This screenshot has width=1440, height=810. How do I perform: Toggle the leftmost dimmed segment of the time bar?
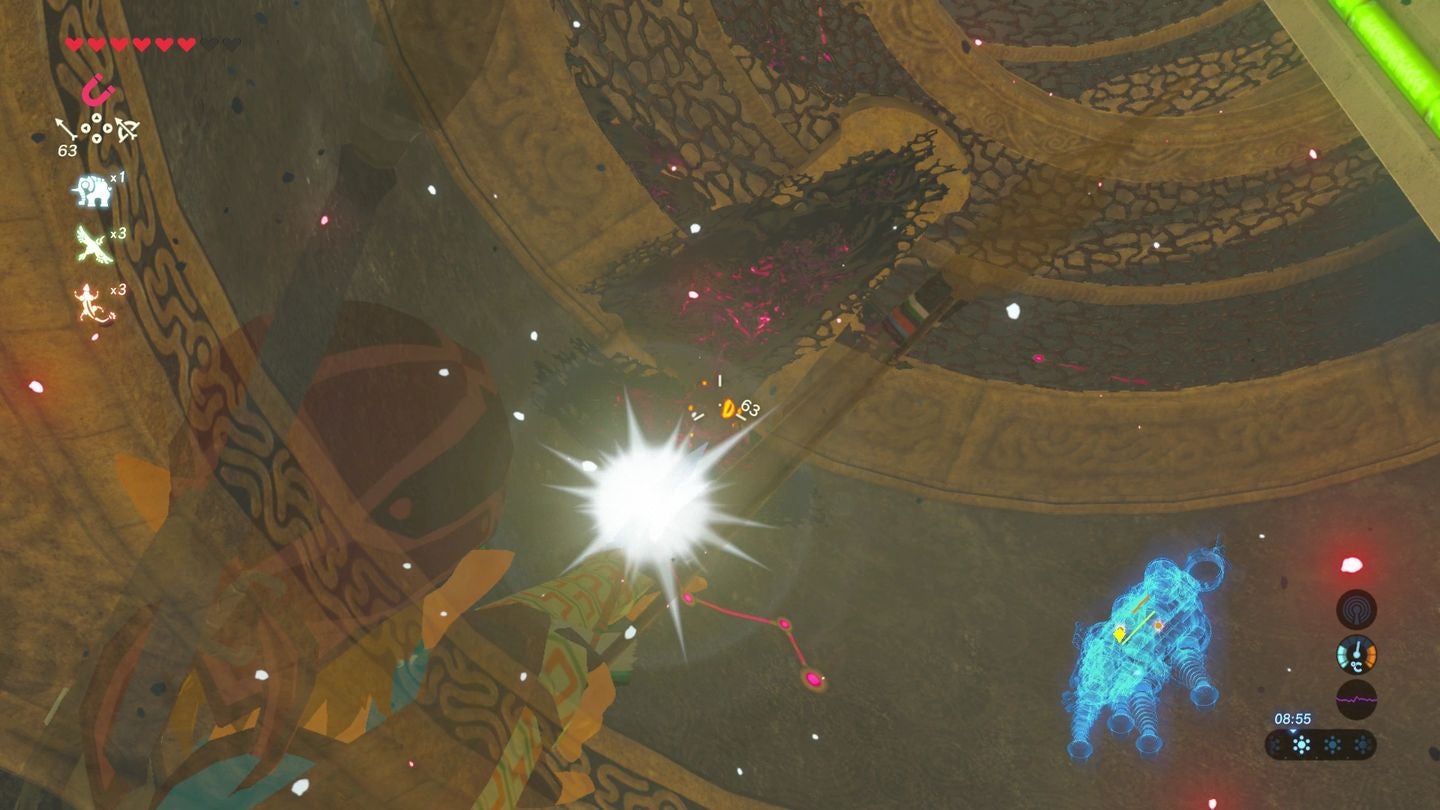tap(1275, 745)
